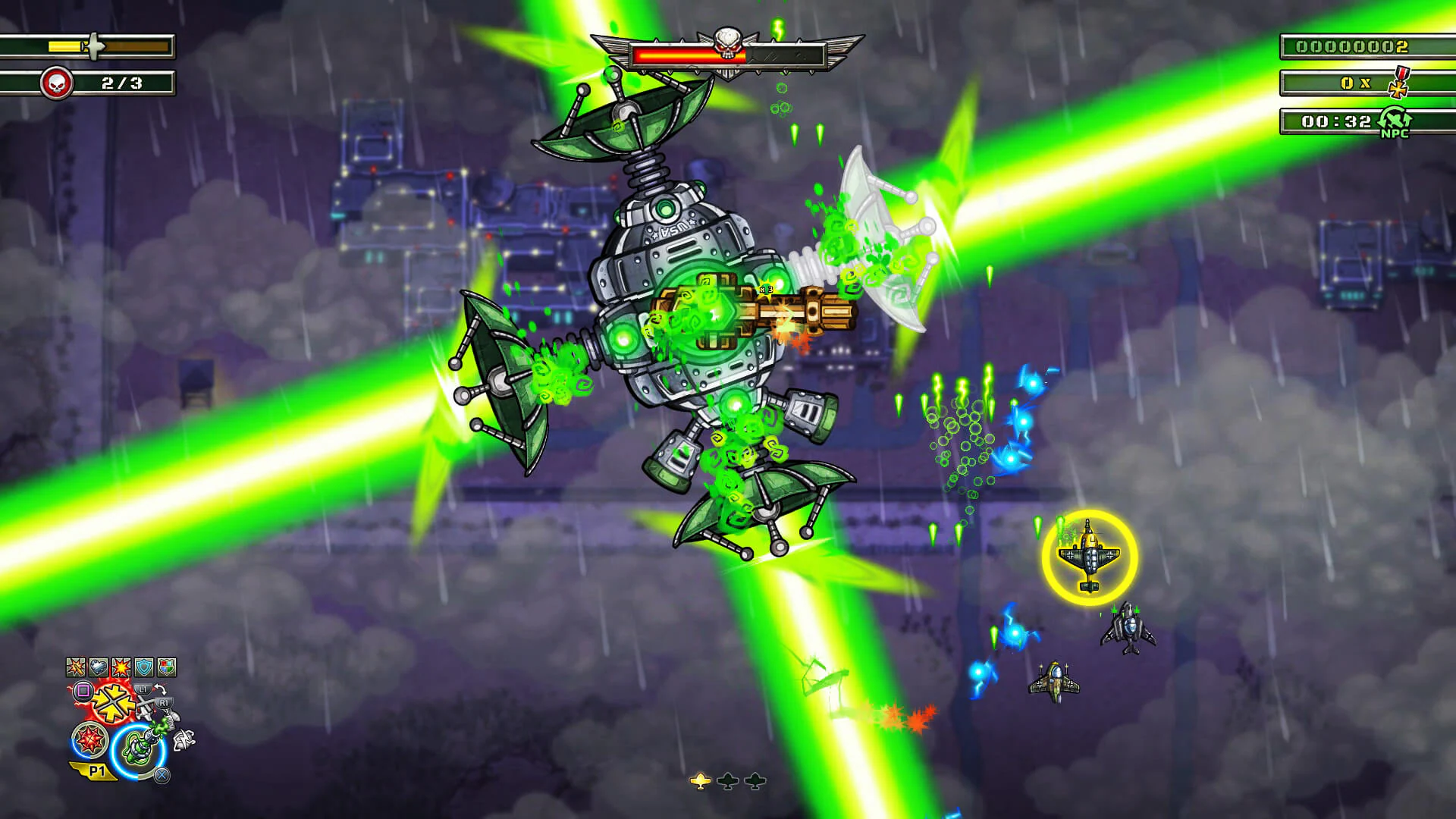Select the explosion power-up icon

coord(120,666)
